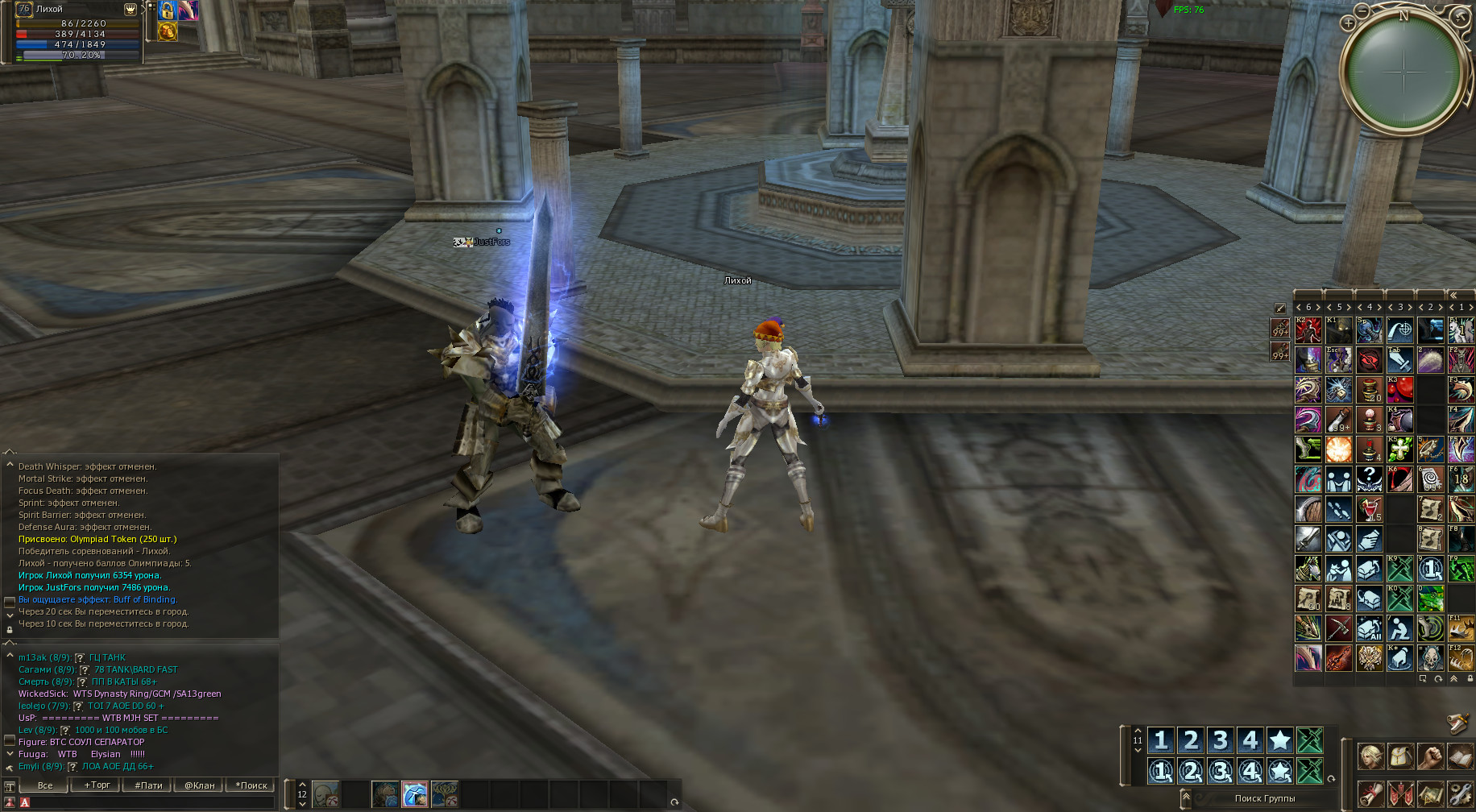
Task: Show the *Поиск chat tab
Action: pos(251,785)
